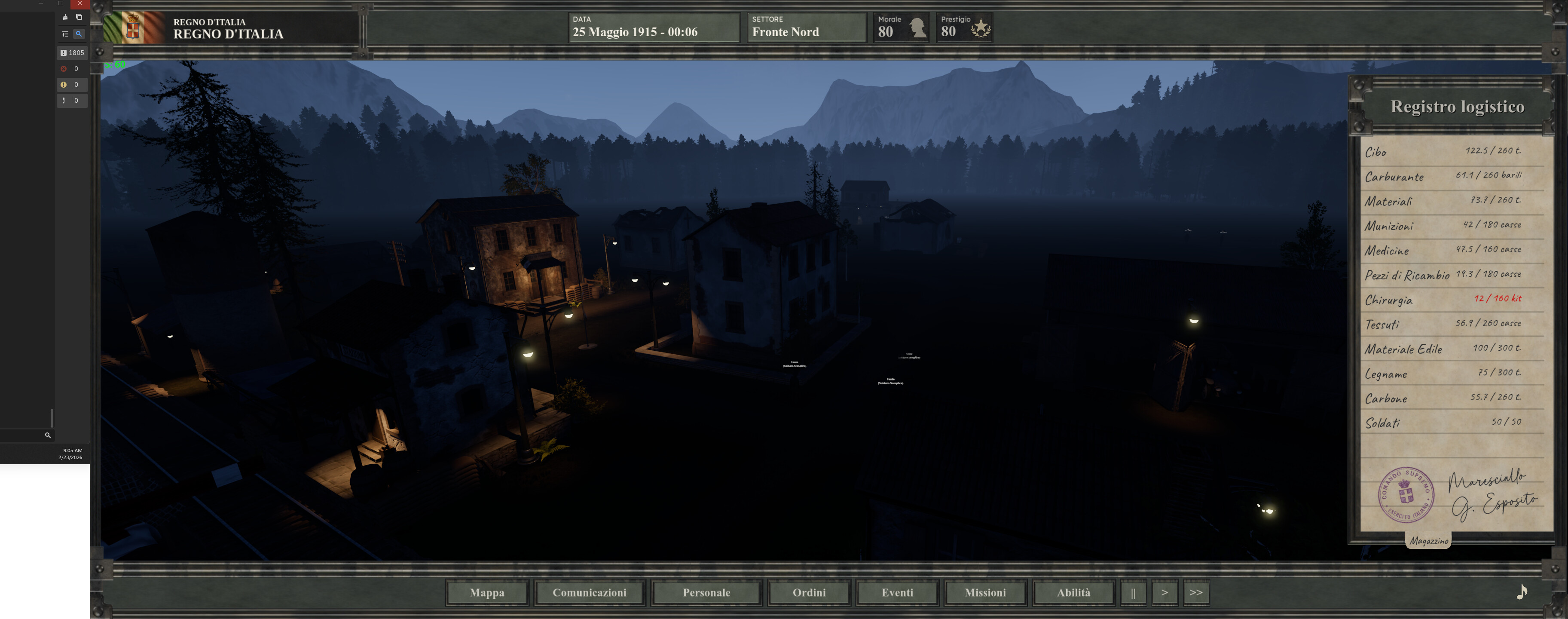Click the Regno d'Italia flag emblem

tap(133, 28)
